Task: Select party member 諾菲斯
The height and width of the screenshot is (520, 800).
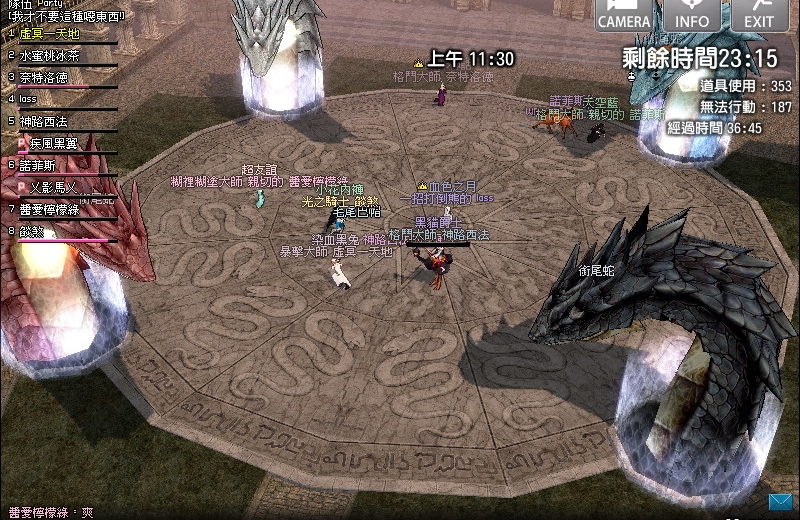Action: coord(40,165)
